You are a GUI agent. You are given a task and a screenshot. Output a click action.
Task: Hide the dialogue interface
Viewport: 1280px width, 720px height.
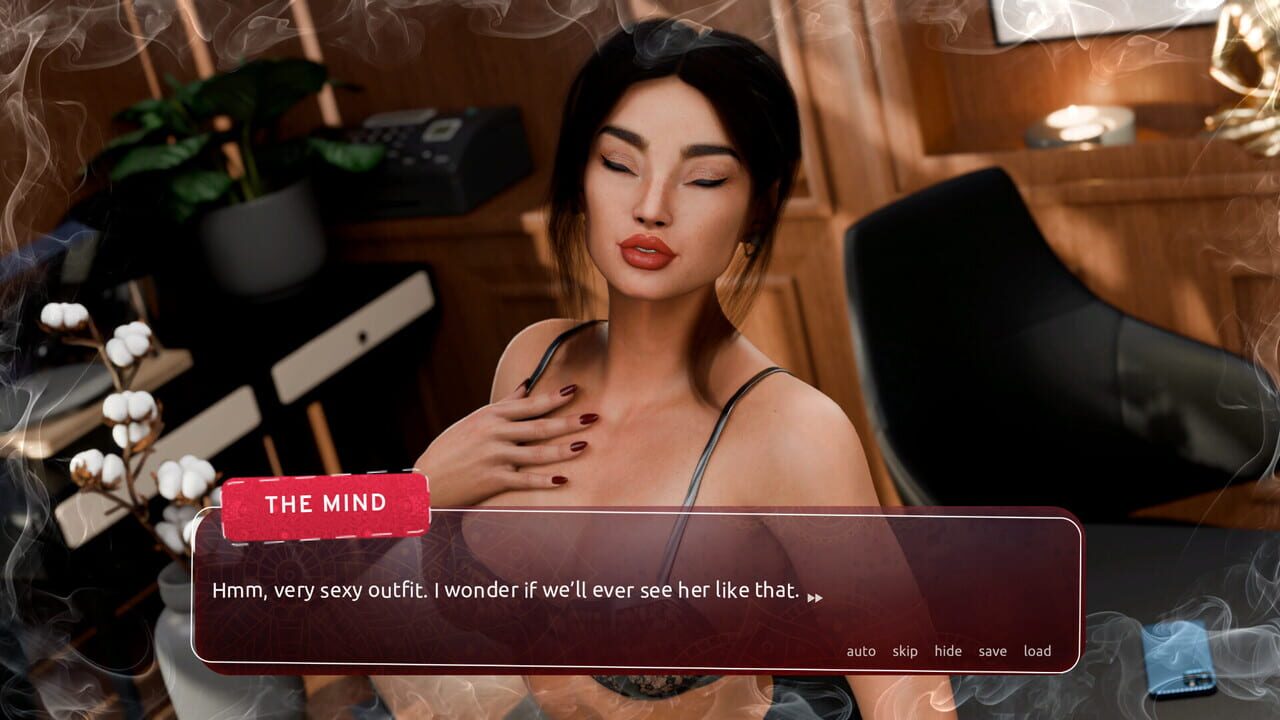pos(947,650)
